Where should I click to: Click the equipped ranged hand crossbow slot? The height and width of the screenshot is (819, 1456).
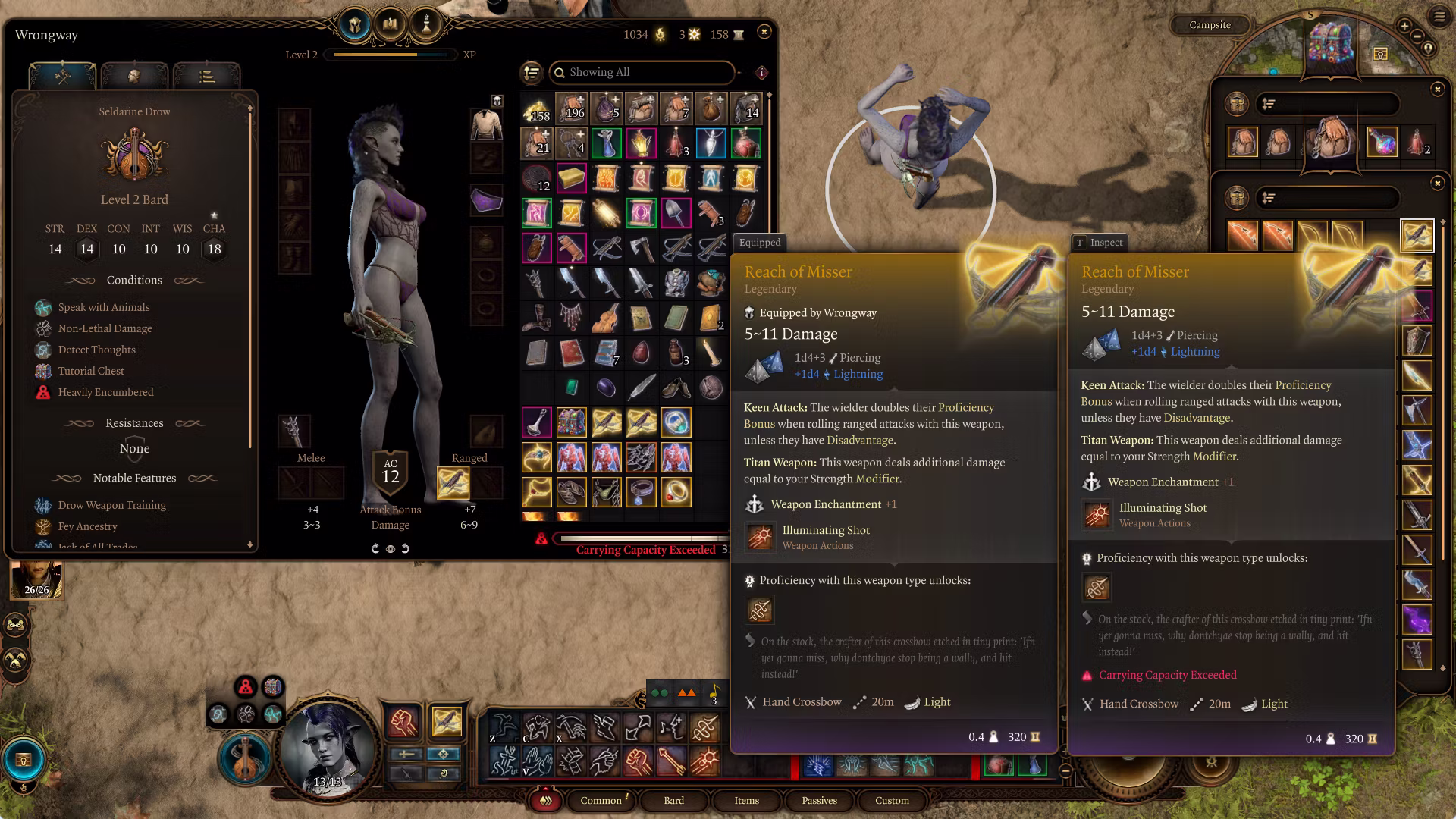pos(453,483)
